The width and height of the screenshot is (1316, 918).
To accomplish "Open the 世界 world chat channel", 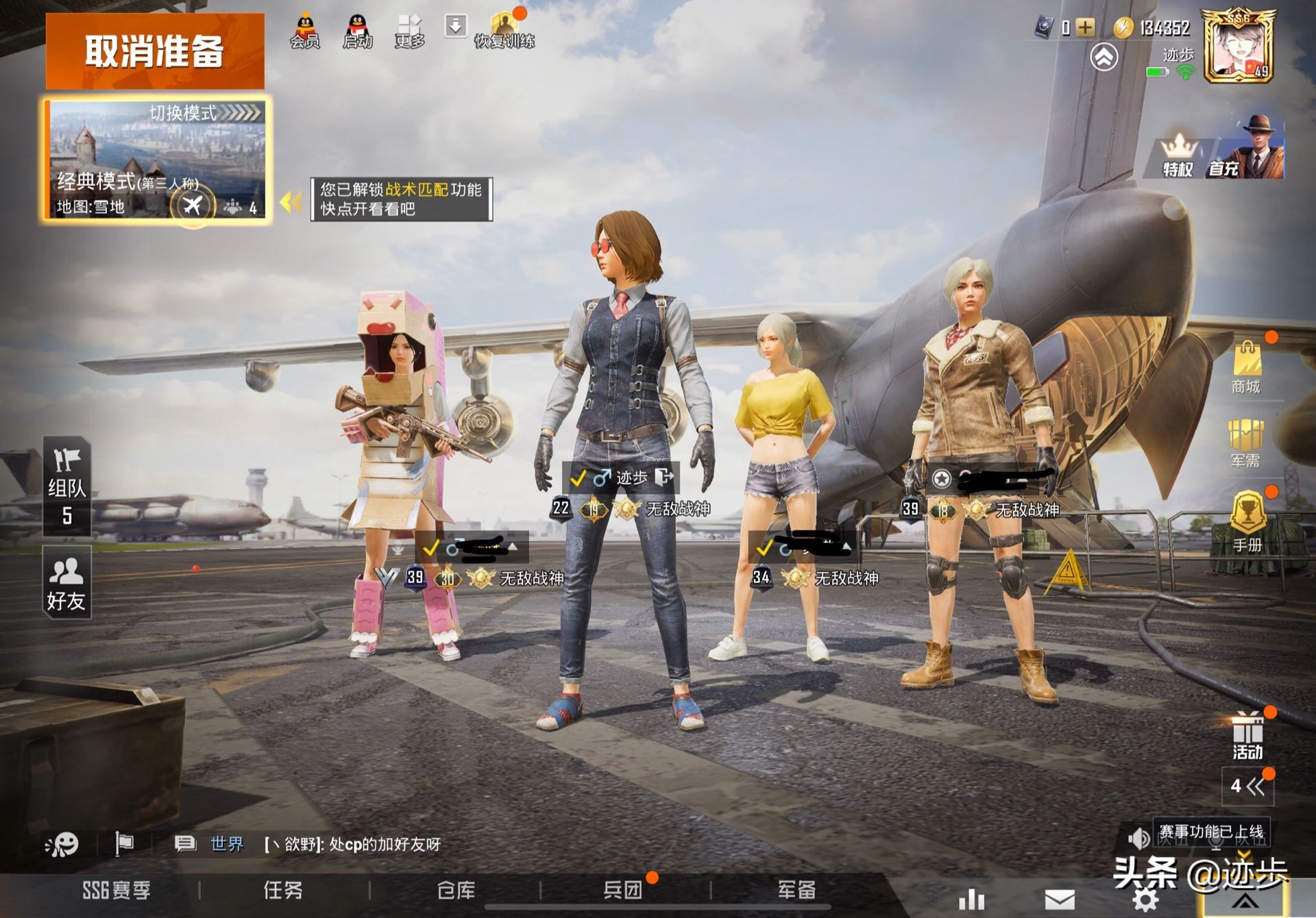I will pyautogui.click(x=226, y=843).
